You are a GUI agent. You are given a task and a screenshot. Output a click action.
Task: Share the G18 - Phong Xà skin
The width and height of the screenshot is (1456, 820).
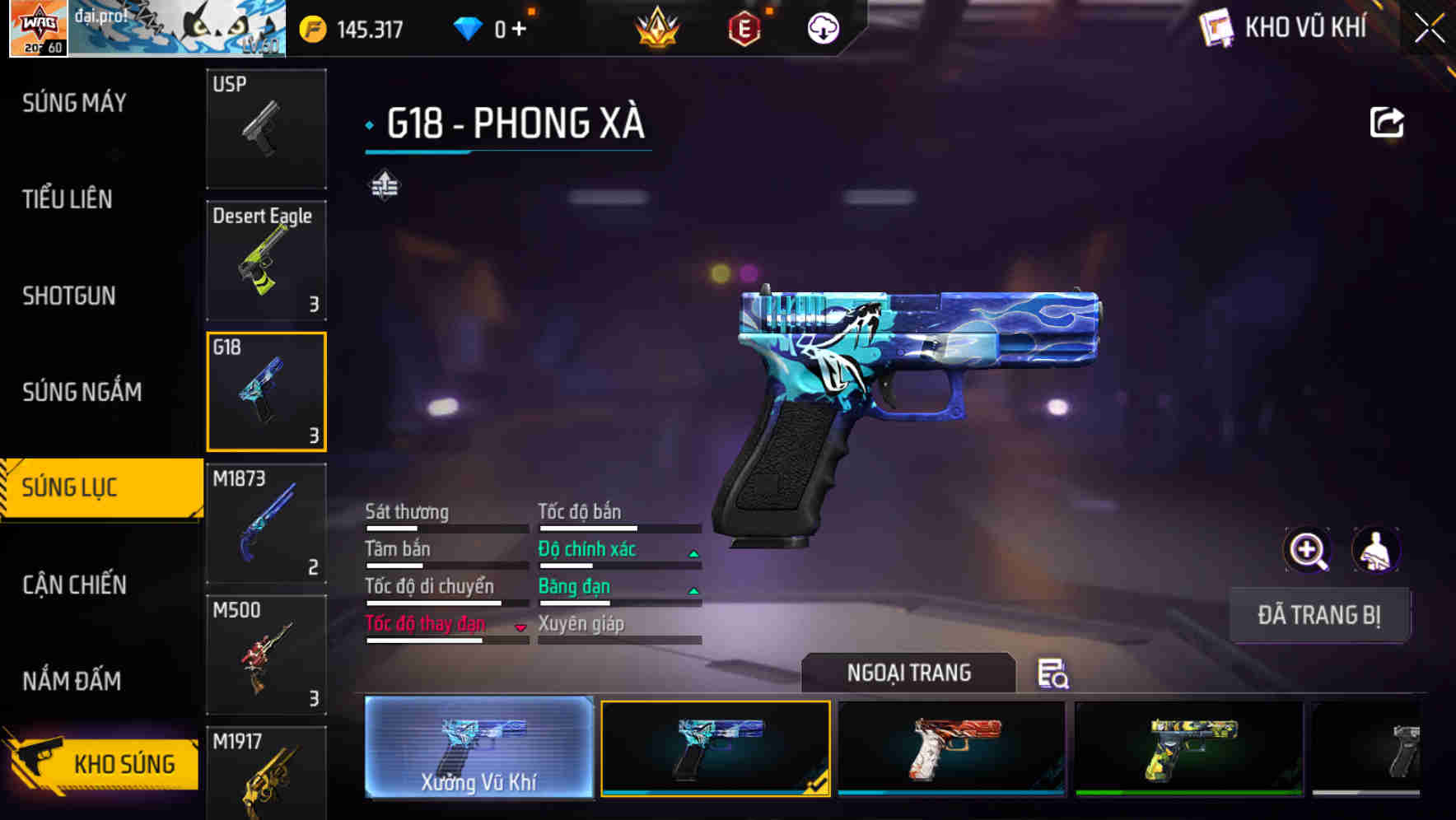(x=1387, y=121)
